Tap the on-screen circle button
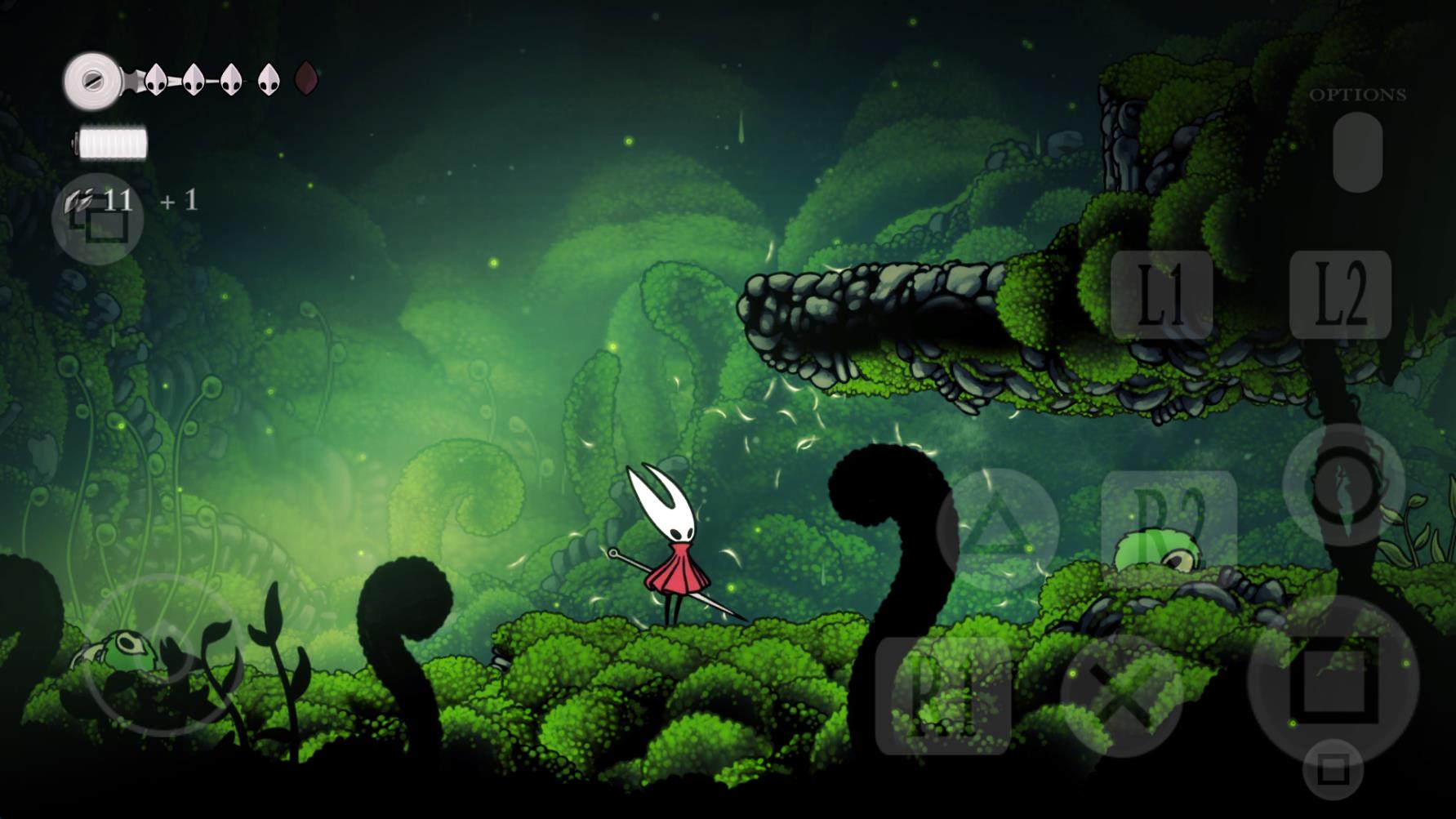 [1343, 485]
